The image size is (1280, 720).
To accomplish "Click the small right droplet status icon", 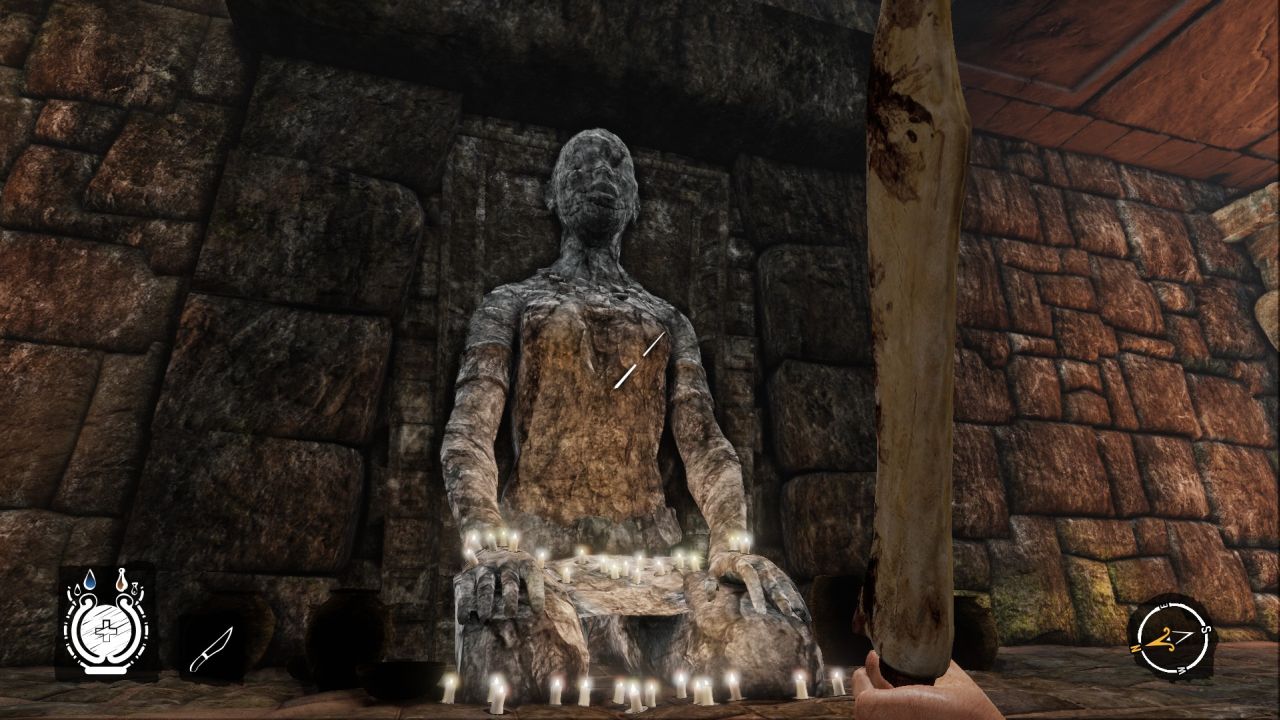I will pyautogui.click(x=135, y=589).
